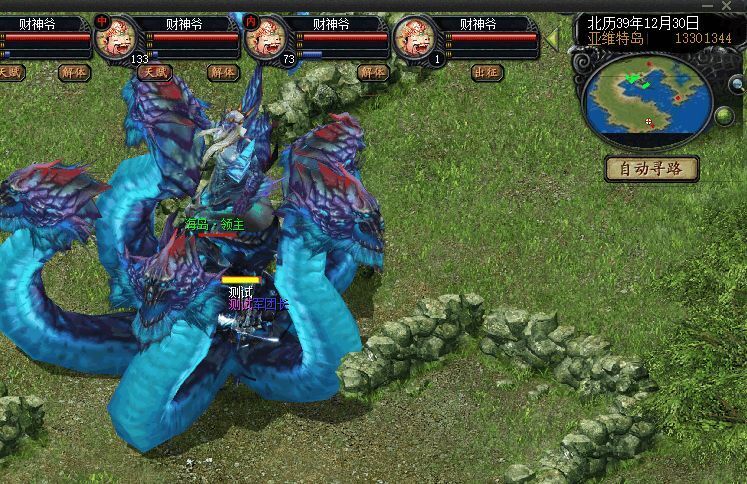
Task: Click 解体 under the level 133 pet
Action: pos(222,72)
